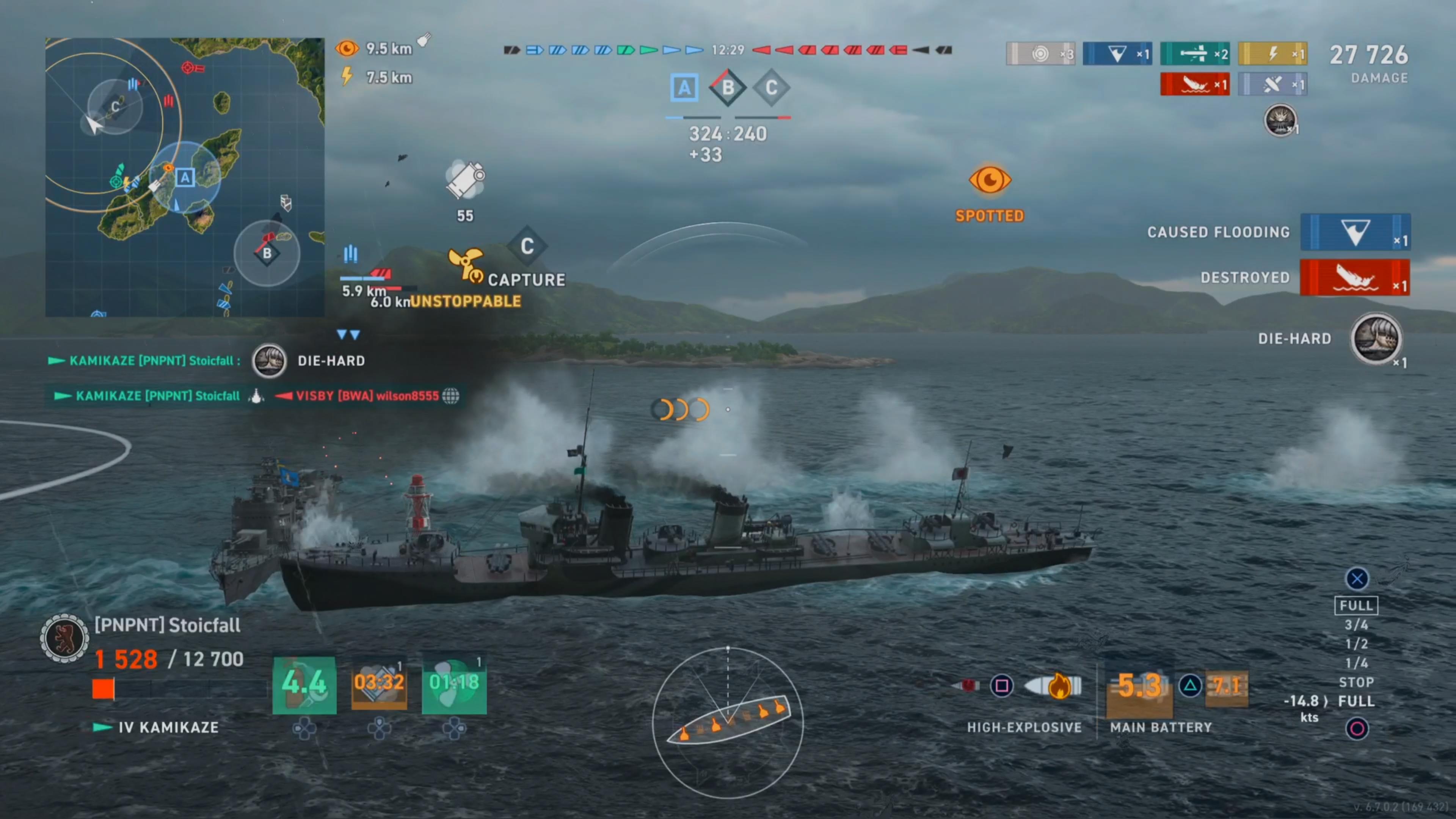Click the large red Destroyed ribbon
The height and width of the screenshot is (819, 1456).
[1355, 278]
